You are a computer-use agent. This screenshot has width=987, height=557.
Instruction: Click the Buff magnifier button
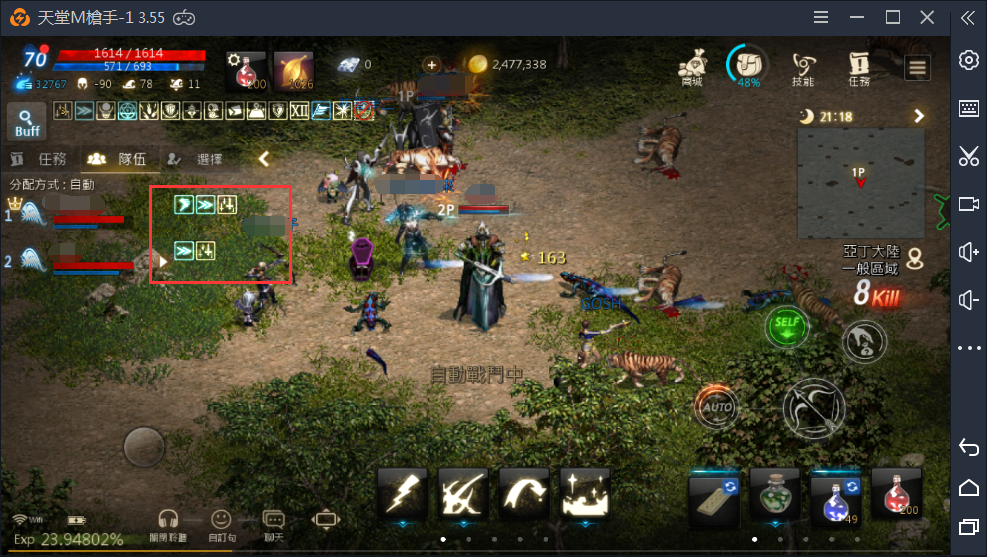[x=27, y=122]
